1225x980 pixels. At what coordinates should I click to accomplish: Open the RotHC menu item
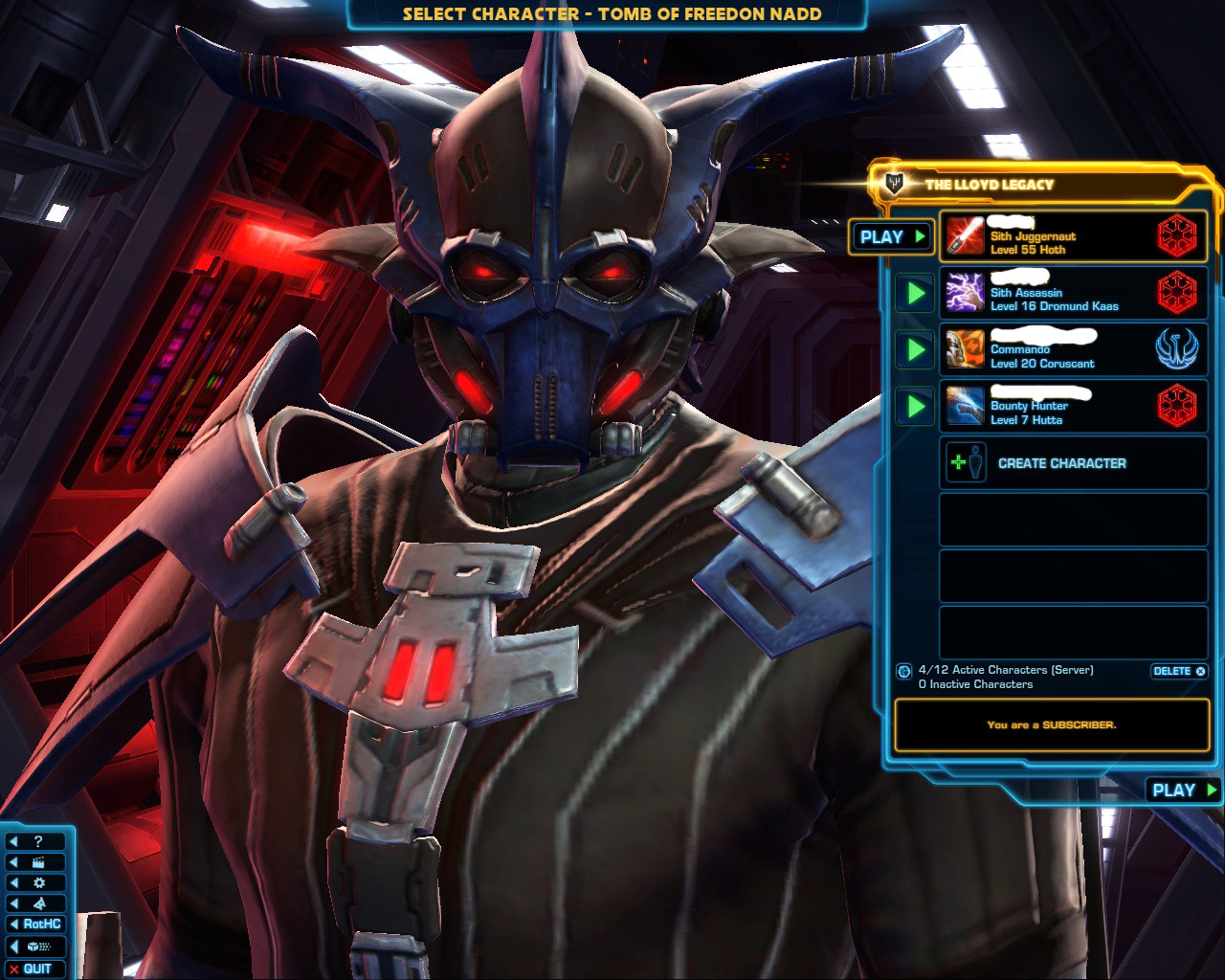pyautogui.click(x=43, y=924)
